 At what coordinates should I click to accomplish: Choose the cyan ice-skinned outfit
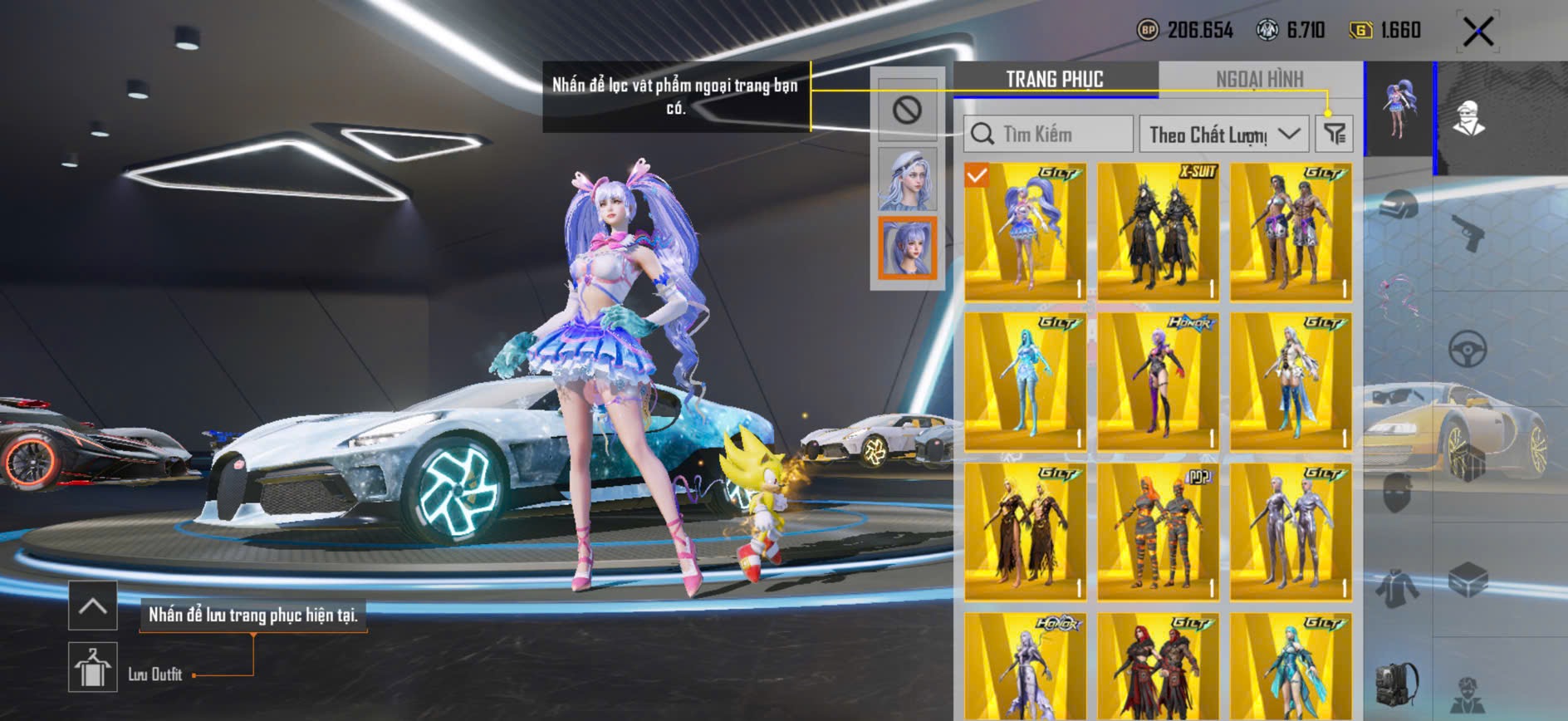[x=1025, y=381]
